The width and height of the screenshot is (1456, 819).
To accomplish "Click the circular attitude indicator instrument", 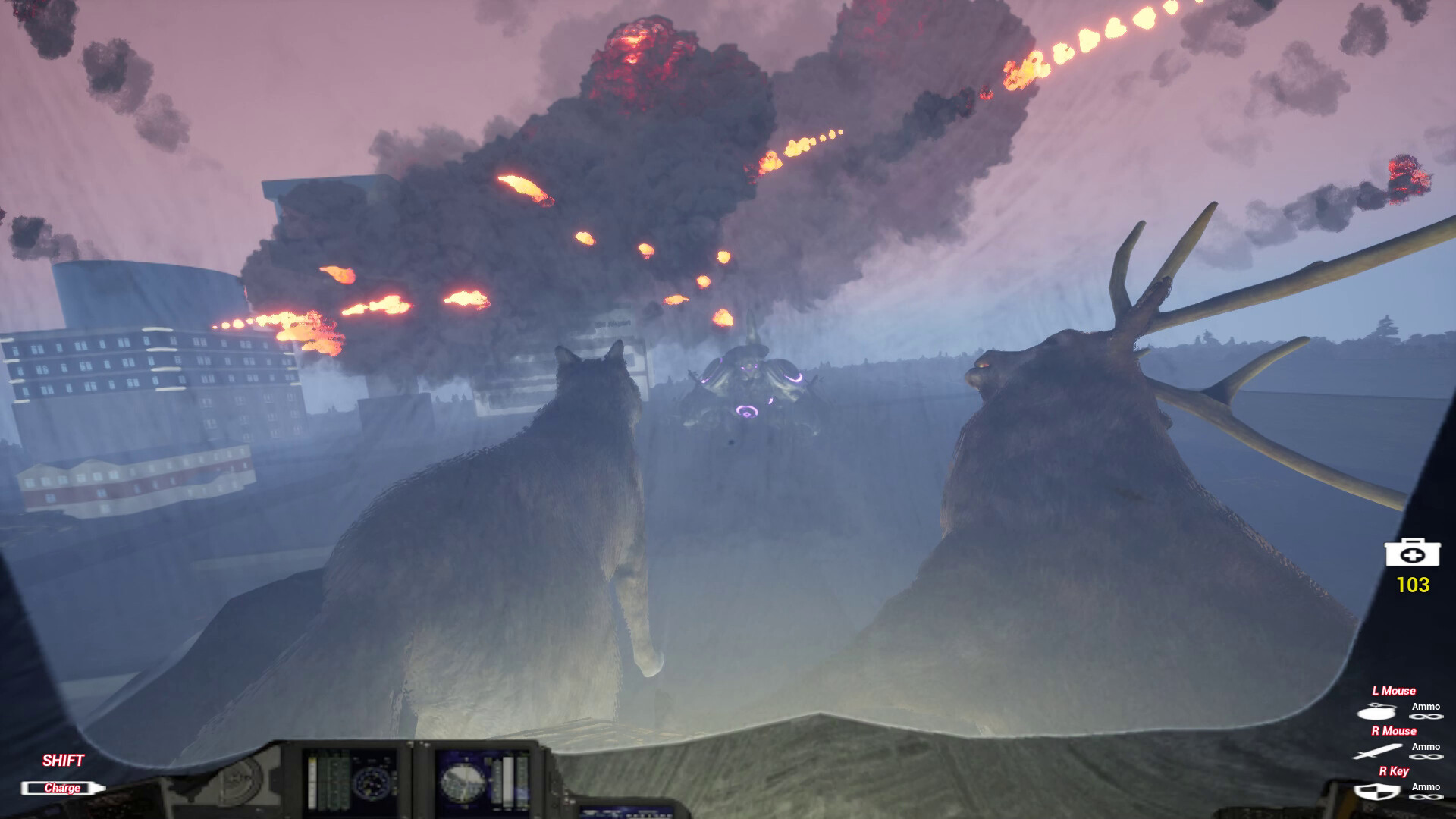I will [463, 783].
